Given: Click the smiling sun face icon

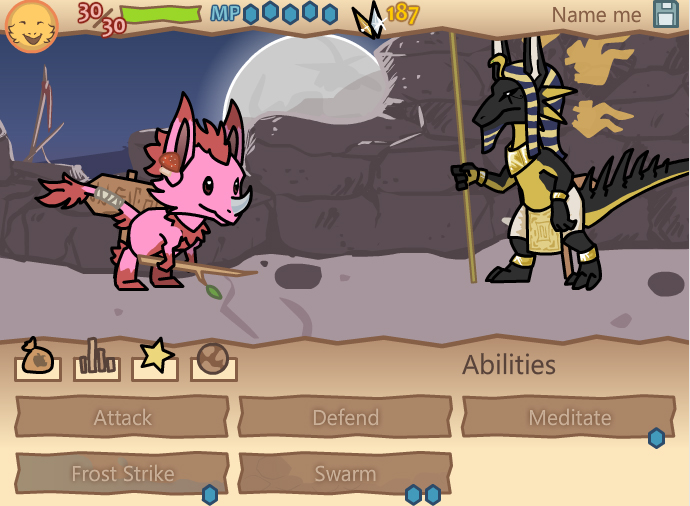Looking at the screenshot, I should [x=31, y=26].
